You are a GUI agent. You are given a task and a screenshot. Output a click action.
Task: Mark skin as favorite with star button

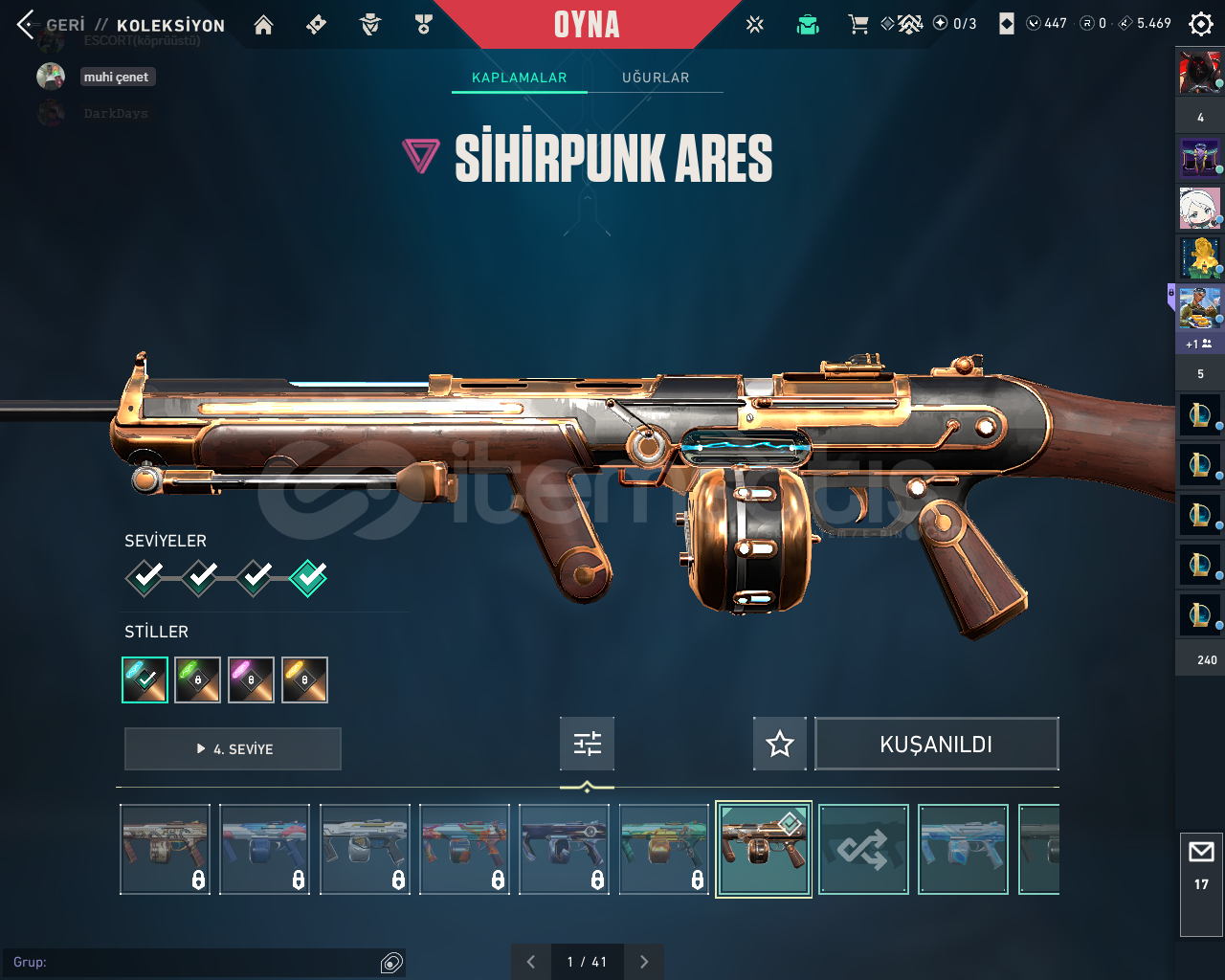pos(780,744)
